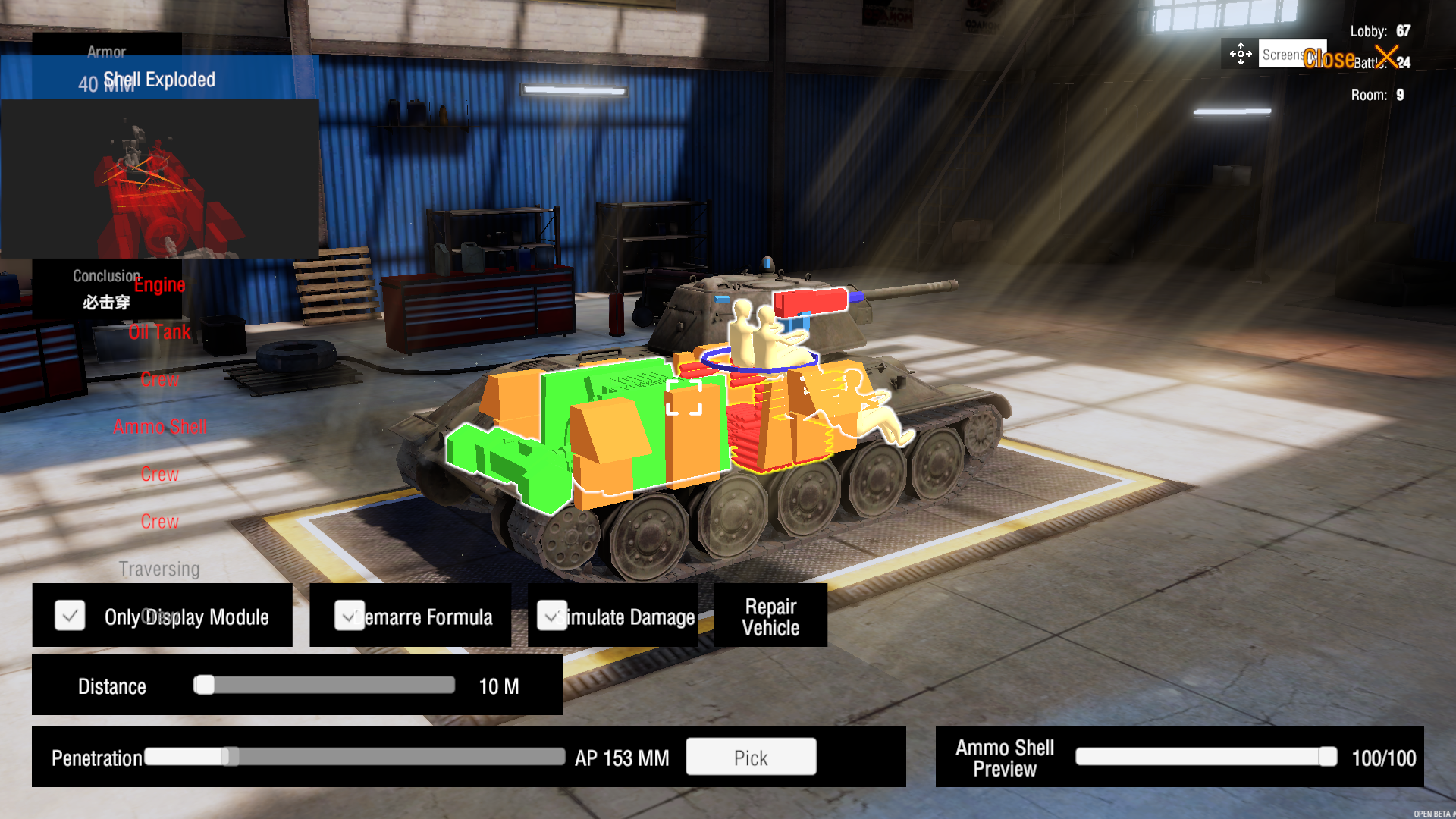This screenshot has height=819, width=1456.
Task: Click the red gun barrel module above turret
Action: tap(808, 300)
